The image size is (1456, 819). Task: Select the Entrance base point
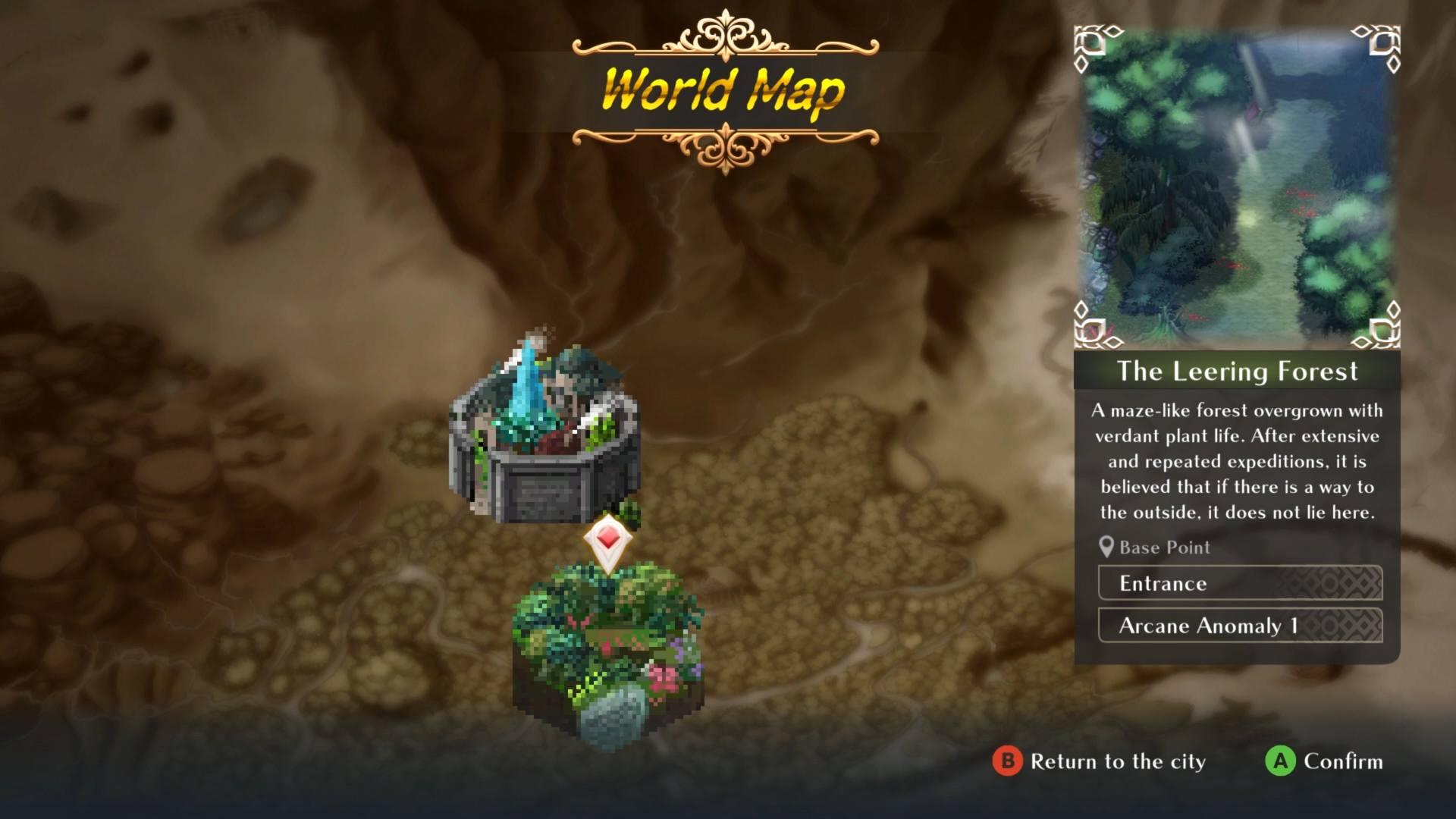[1240, 583]
